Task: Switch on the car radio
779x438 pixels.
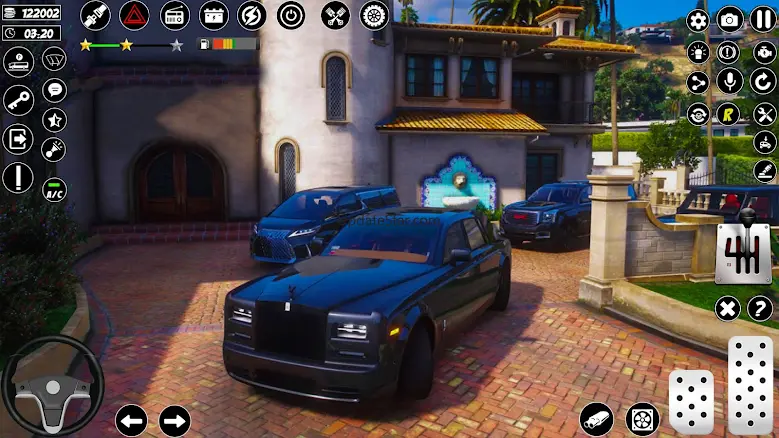Action: pyautogui.click(x=175, y=15)
